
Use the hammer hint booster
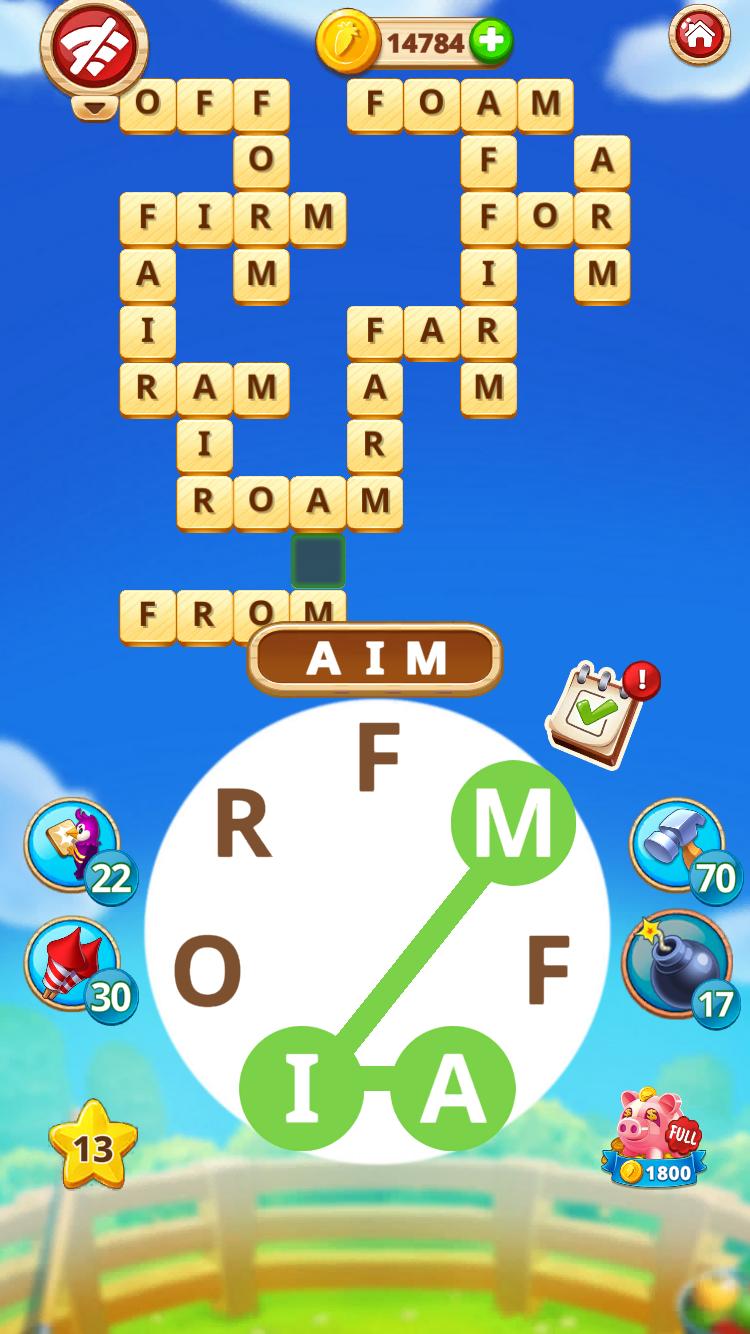677,843
